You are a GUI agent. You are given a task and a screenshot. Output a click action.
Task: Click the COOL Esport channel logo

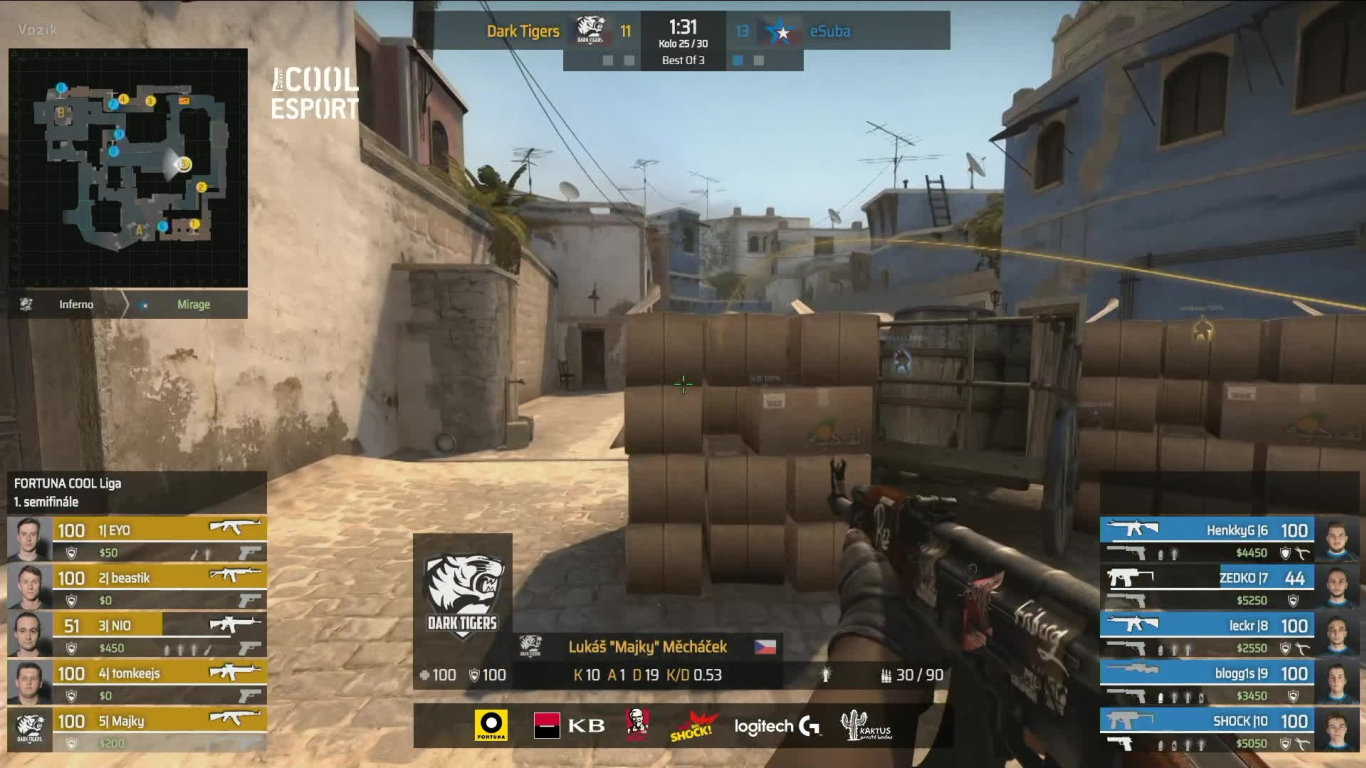point(315,94)
